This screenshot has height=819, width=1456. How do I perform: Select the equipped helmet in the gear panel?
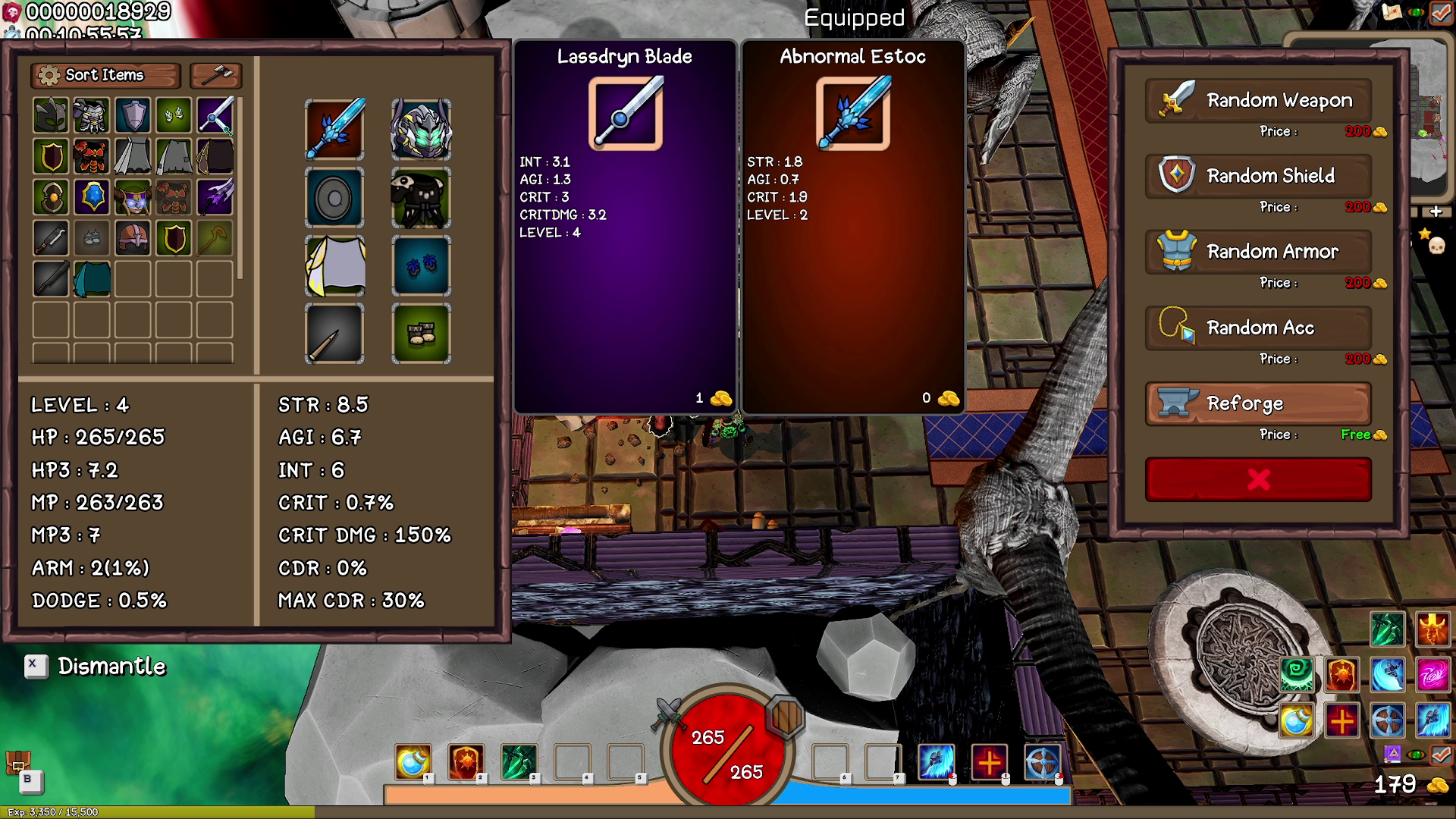coord(422,131)
